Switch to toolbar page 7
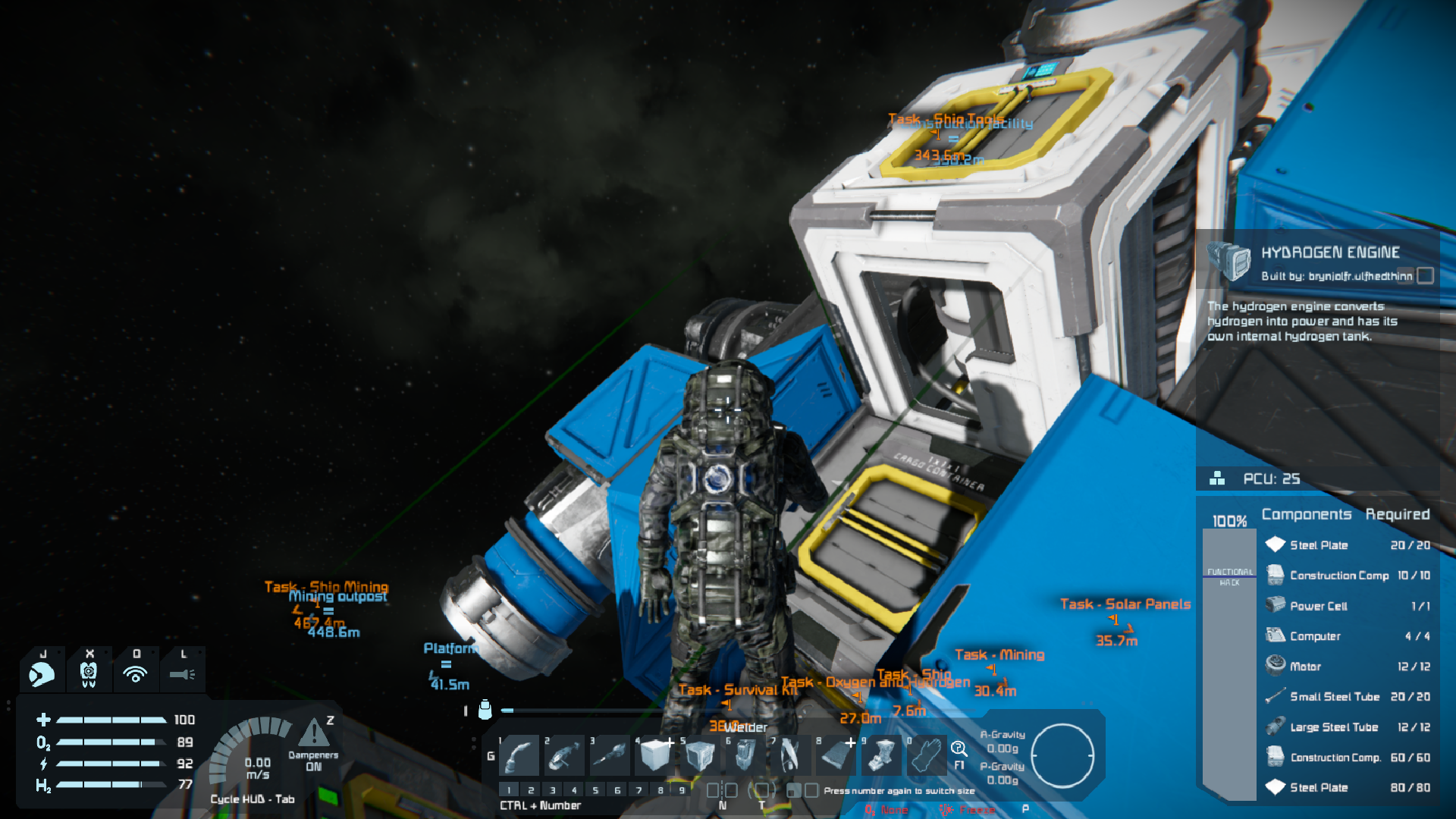This screenshot has height=819, width=1456. (x=639, y=790)
